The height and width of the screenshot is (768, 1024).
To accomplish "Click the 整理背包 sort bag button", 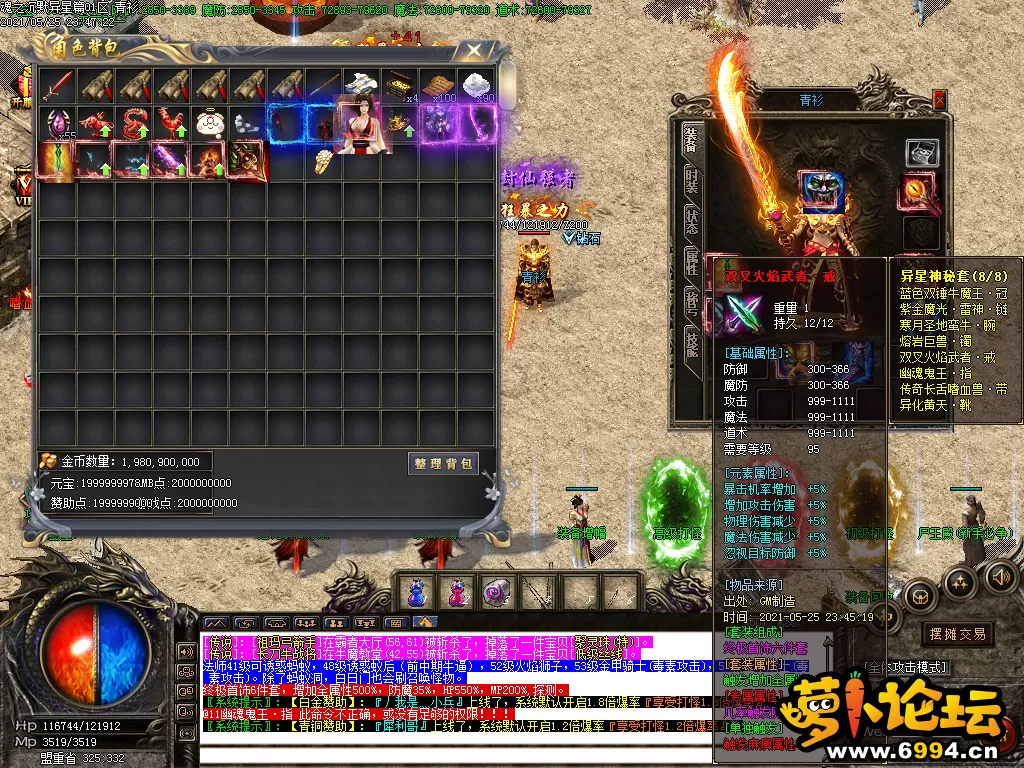I will (444, 464).
